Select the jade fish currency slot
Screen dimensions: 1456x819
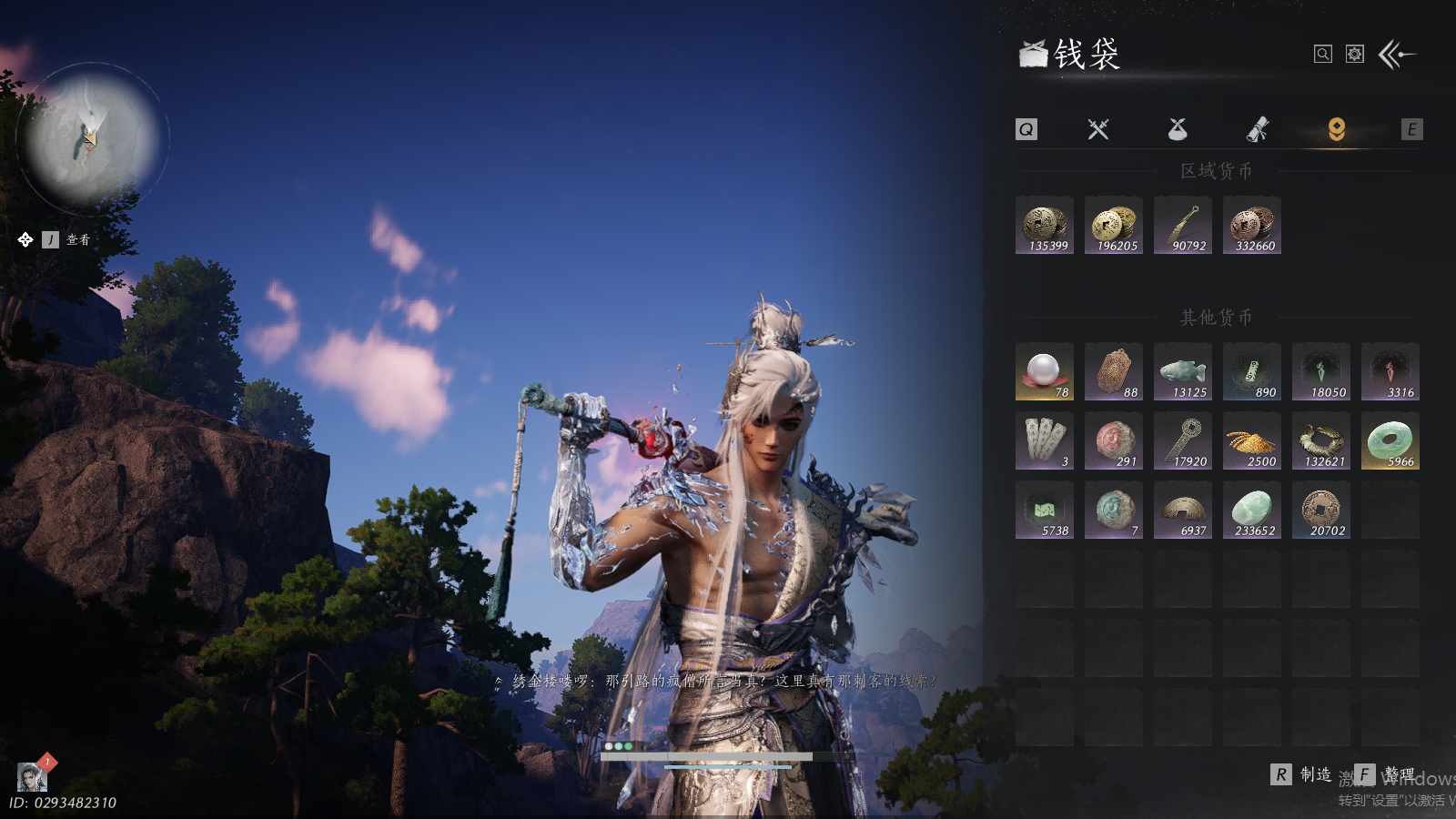(1183, 372)
